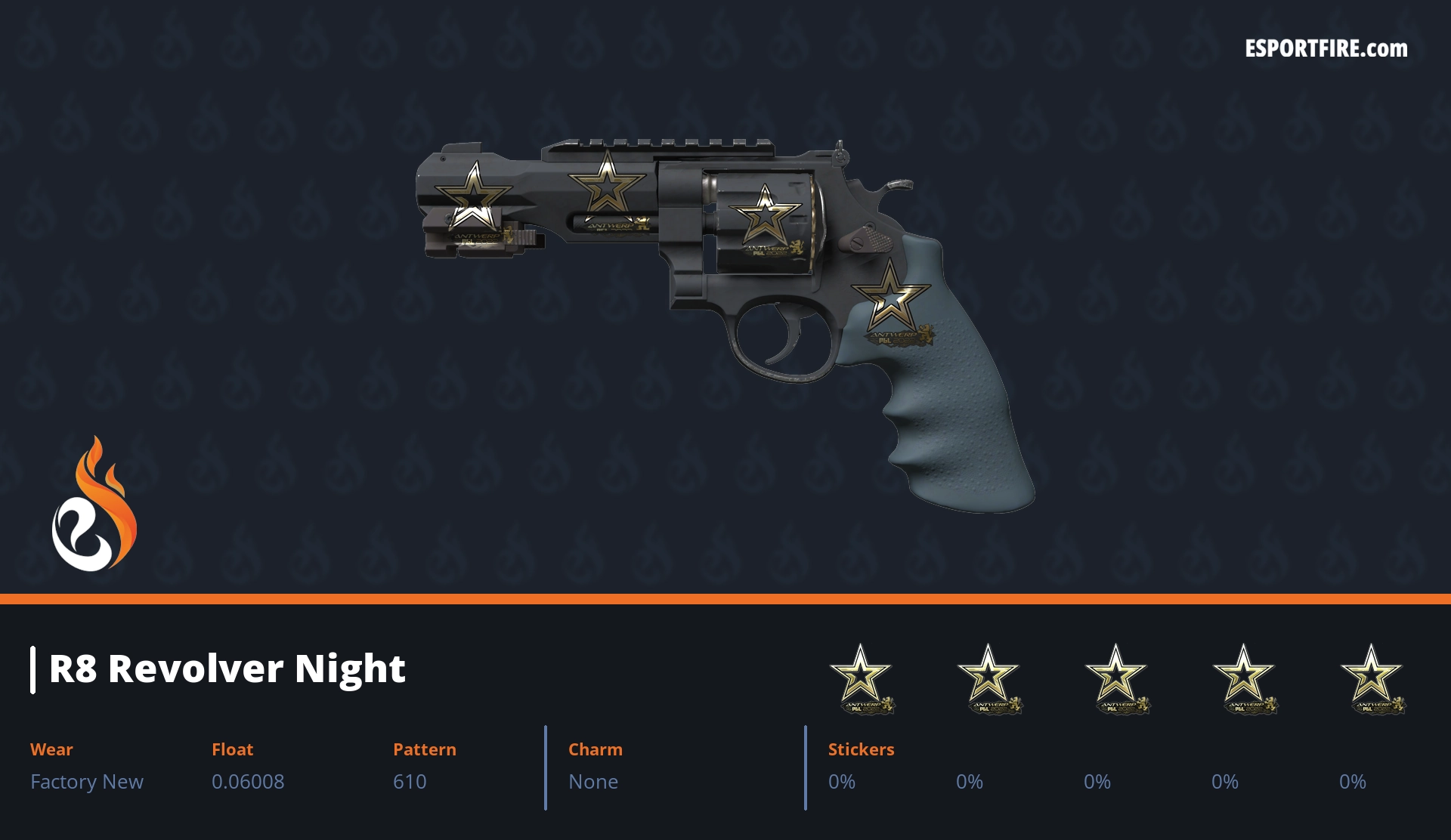Screen dimensions: 1451x840
Task: Open the ESPORTFIRE.com site link
Action: (1326, 49)
